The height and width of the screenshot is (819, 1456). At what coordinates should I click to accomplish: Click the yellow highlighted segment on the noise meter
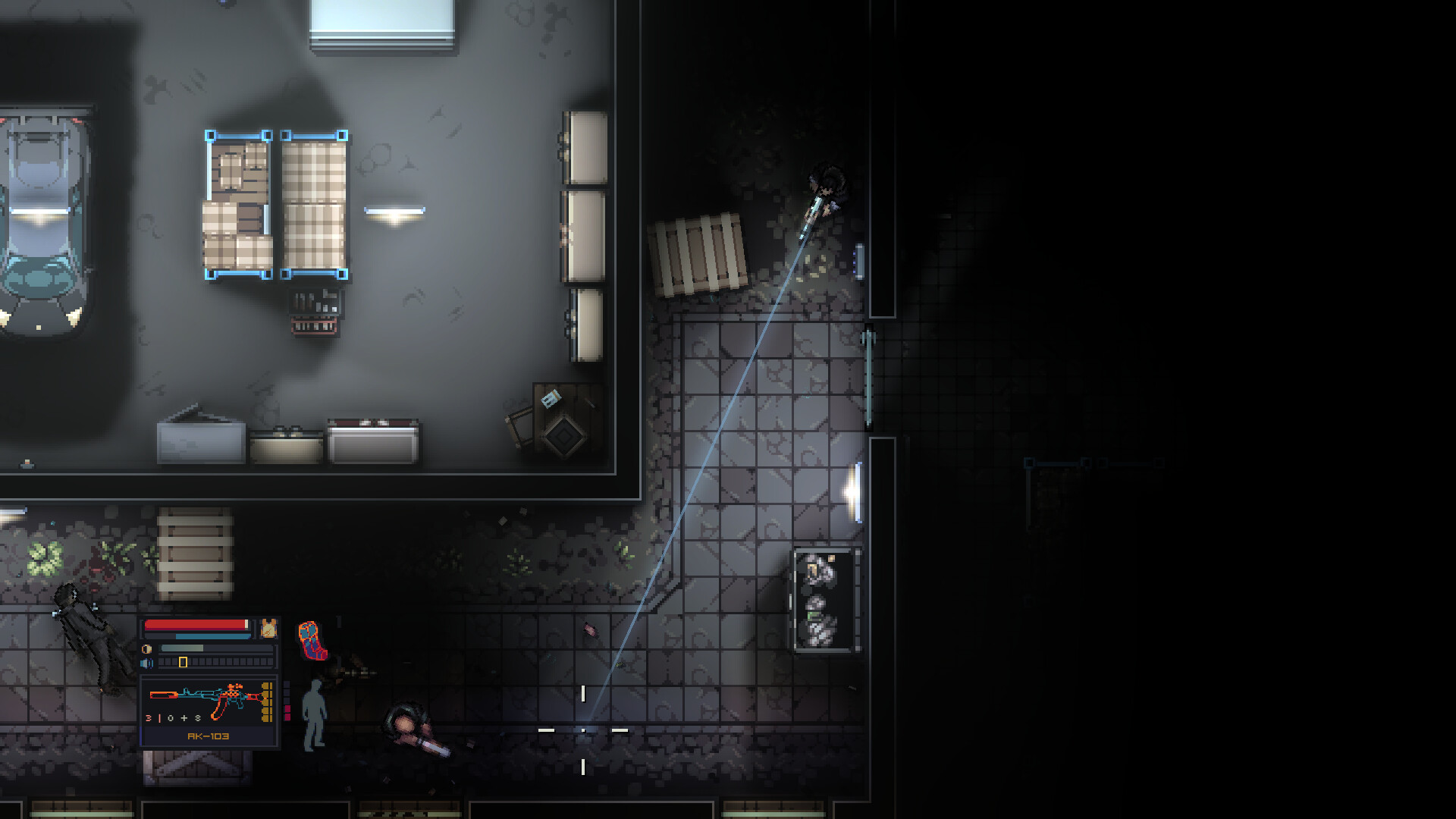pyautogui.click(x=183, y=664)
